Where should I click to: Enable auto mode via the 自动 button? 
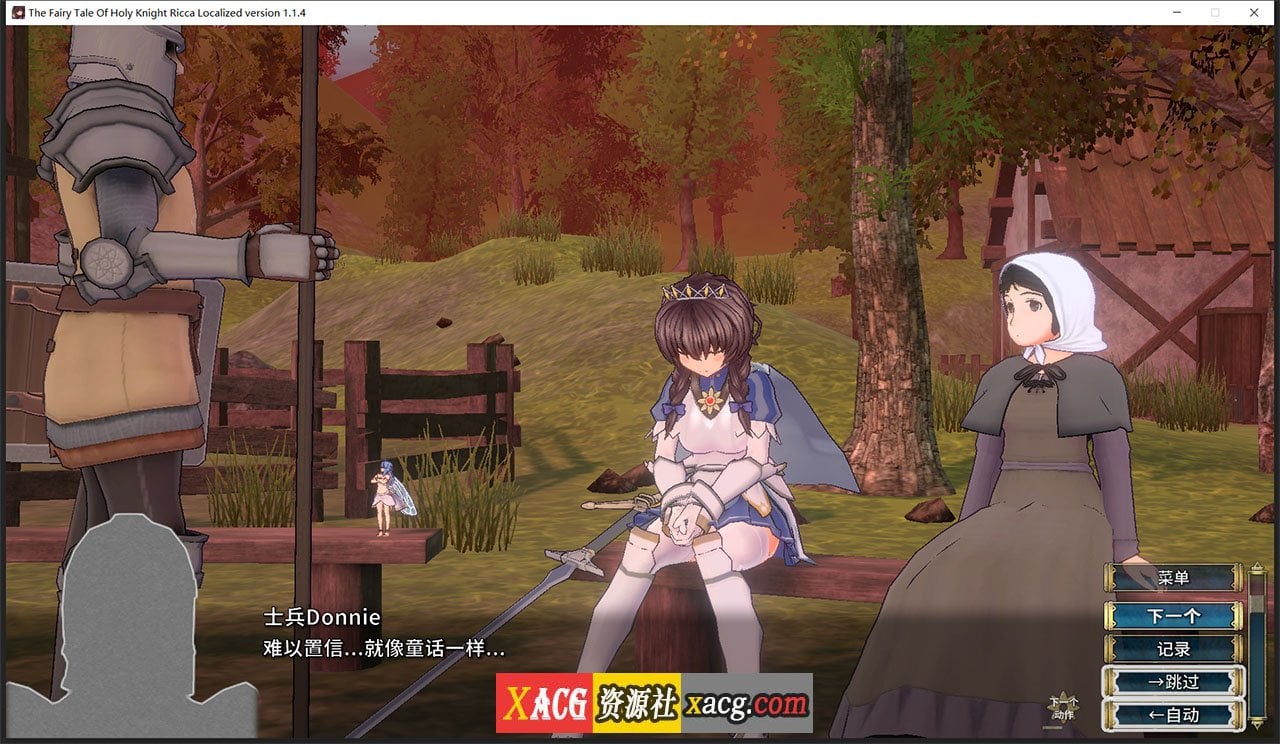[1174, 714]
